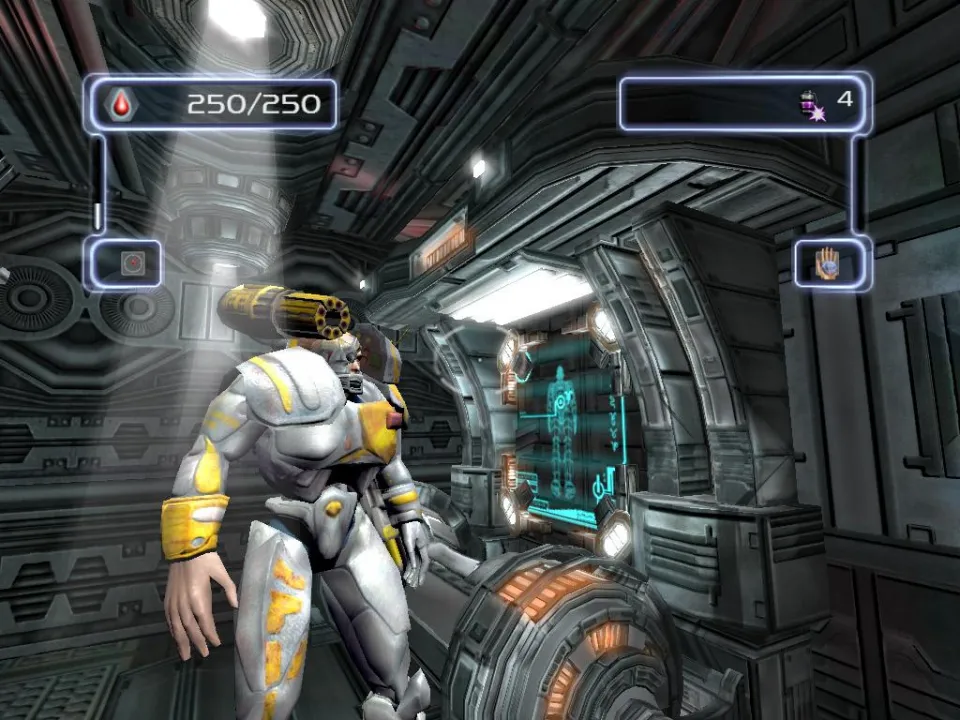960x720 pixels.
Task: Select the glowing hand ability icon
Action: click(x=826, y=264)
